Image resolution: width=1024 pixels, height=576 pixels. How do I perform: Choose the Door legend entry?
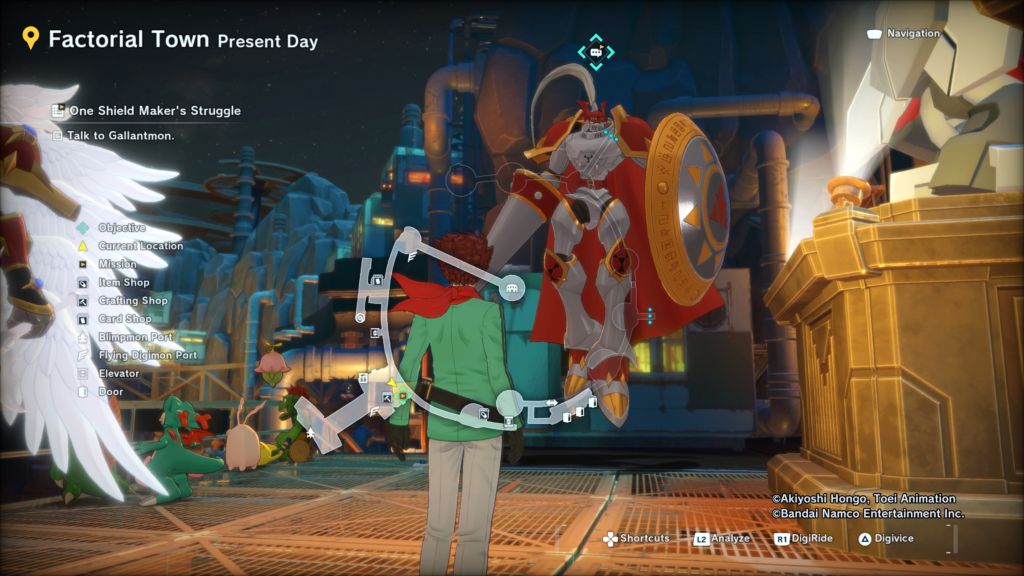point(110,392)
